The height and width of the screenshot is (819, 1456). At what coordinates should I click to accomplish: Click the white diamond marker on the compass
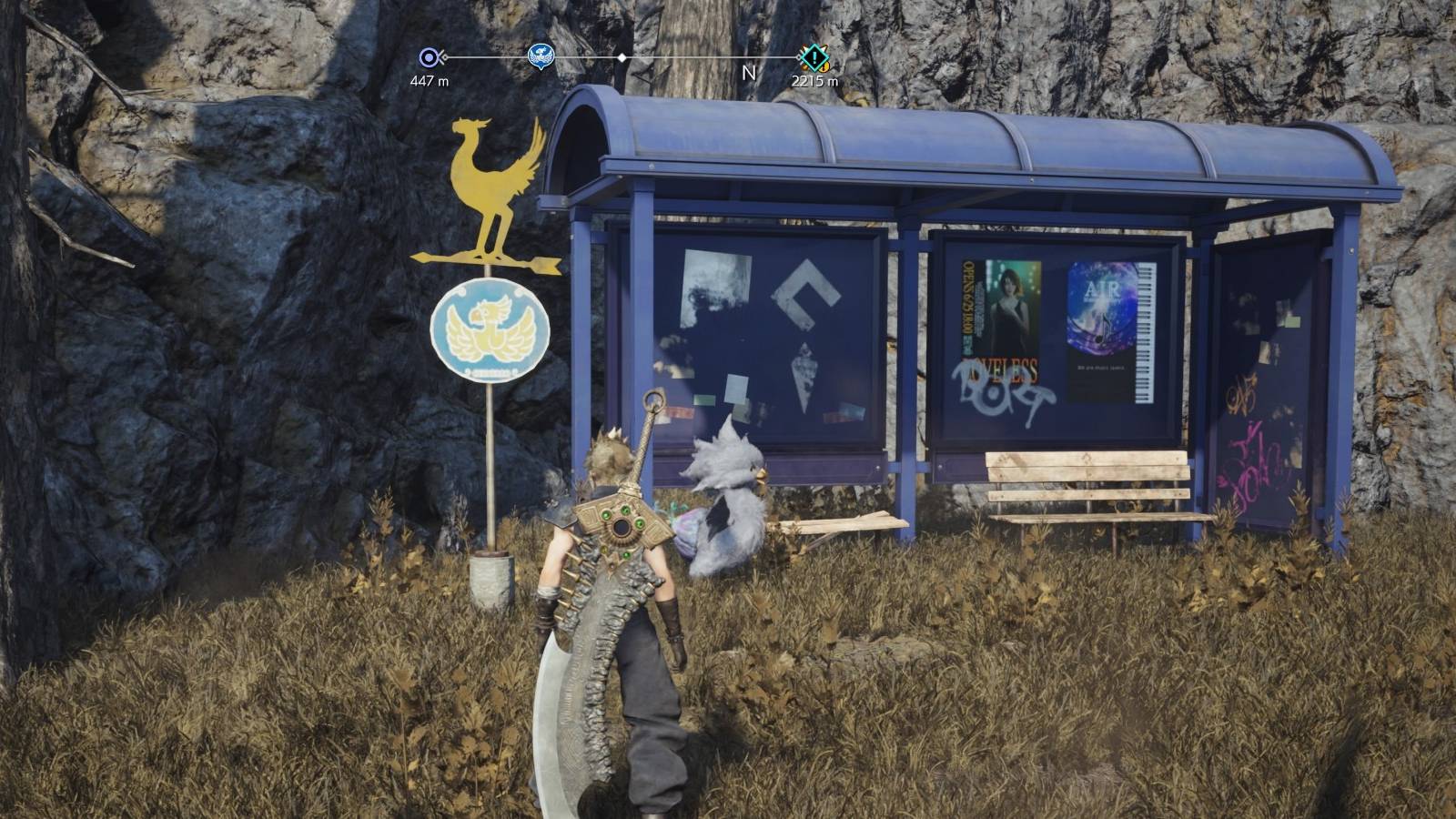pyautogui.click(x=622, y=56)
